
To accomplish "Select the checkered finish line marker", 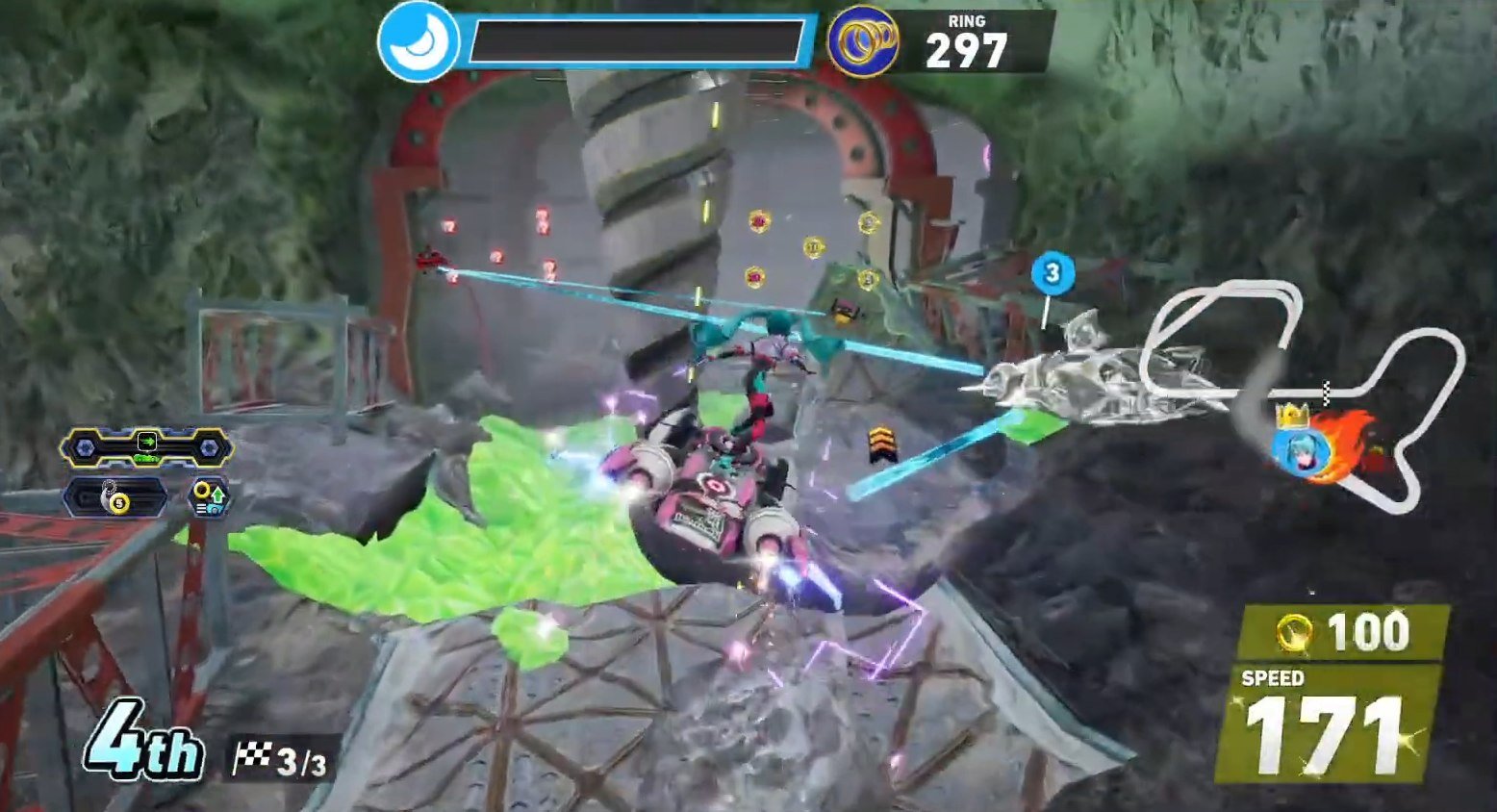I will (x=1328, y=392).
